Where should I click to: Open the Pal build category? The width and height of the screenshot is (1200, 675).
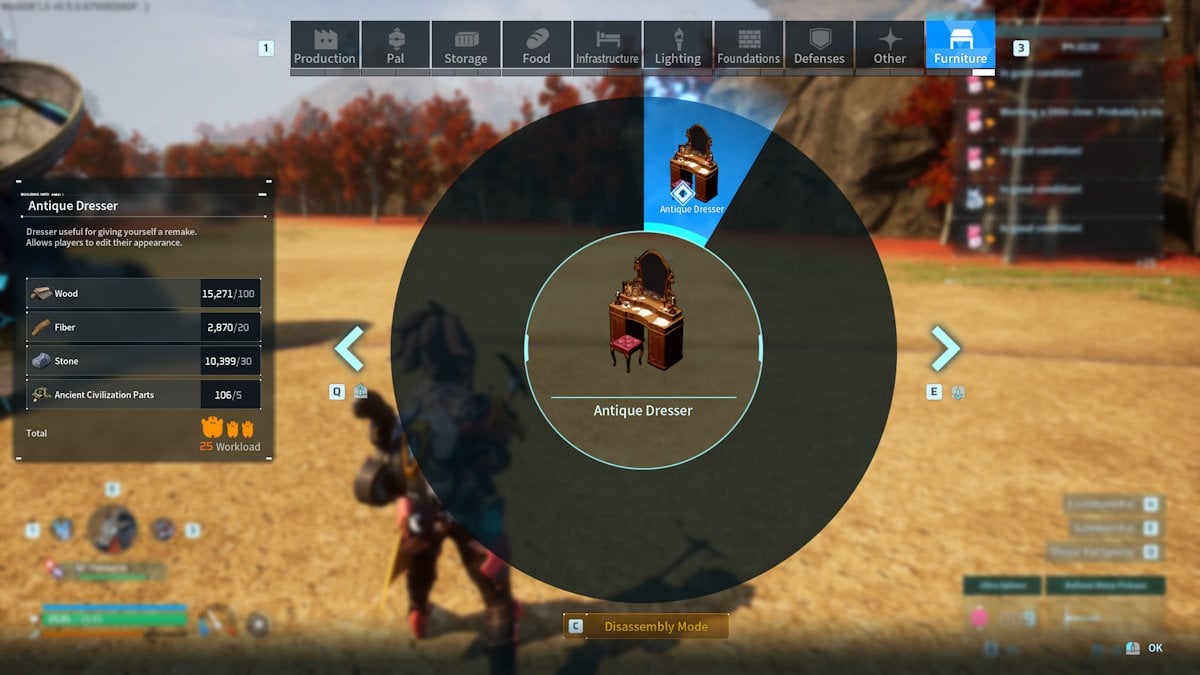pos(395,46)
